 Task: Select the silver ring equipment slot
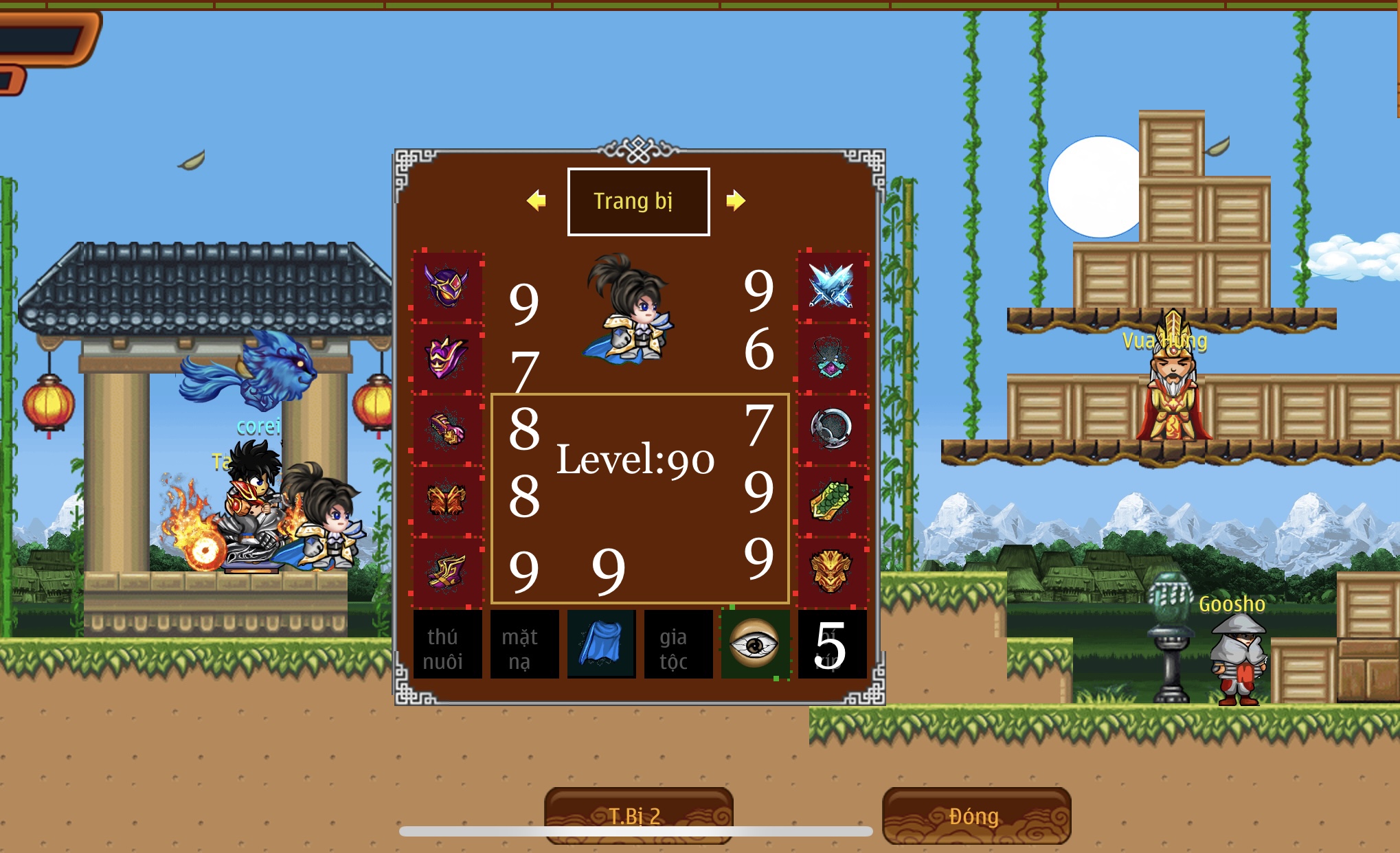[831, 429]
